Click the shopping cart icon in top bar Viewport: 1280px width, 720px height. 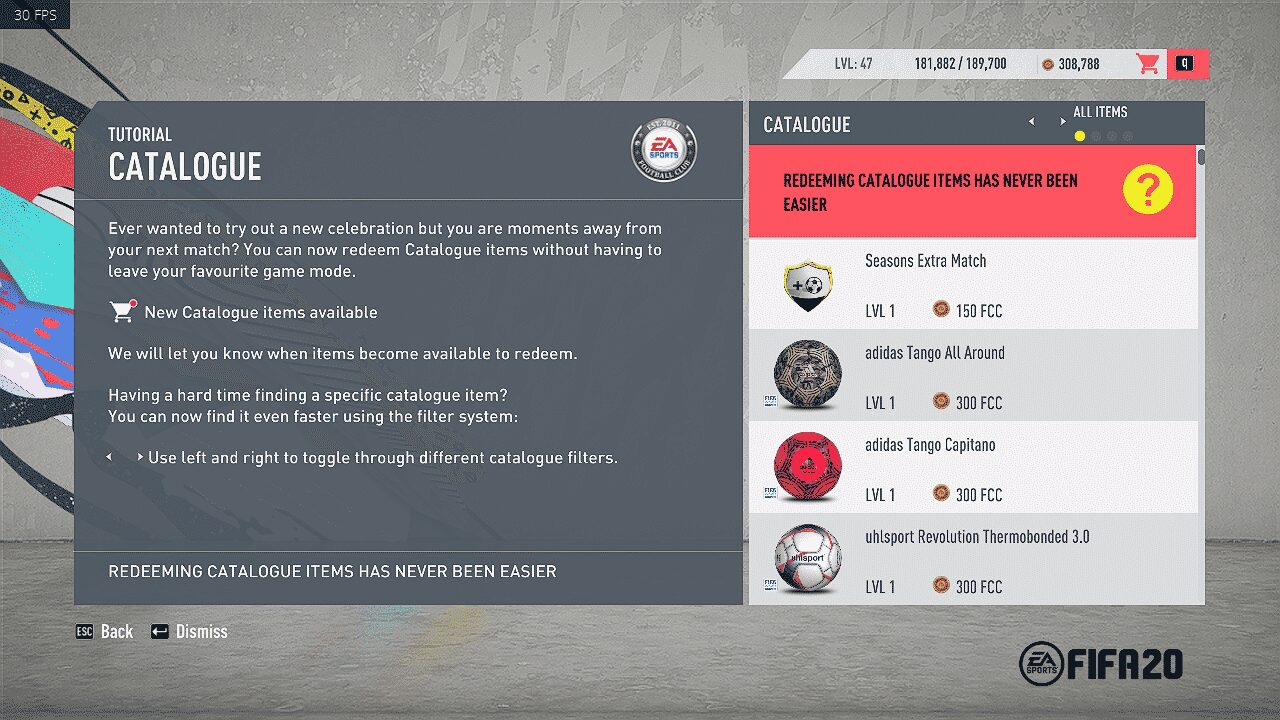(x=1148, y=62)
